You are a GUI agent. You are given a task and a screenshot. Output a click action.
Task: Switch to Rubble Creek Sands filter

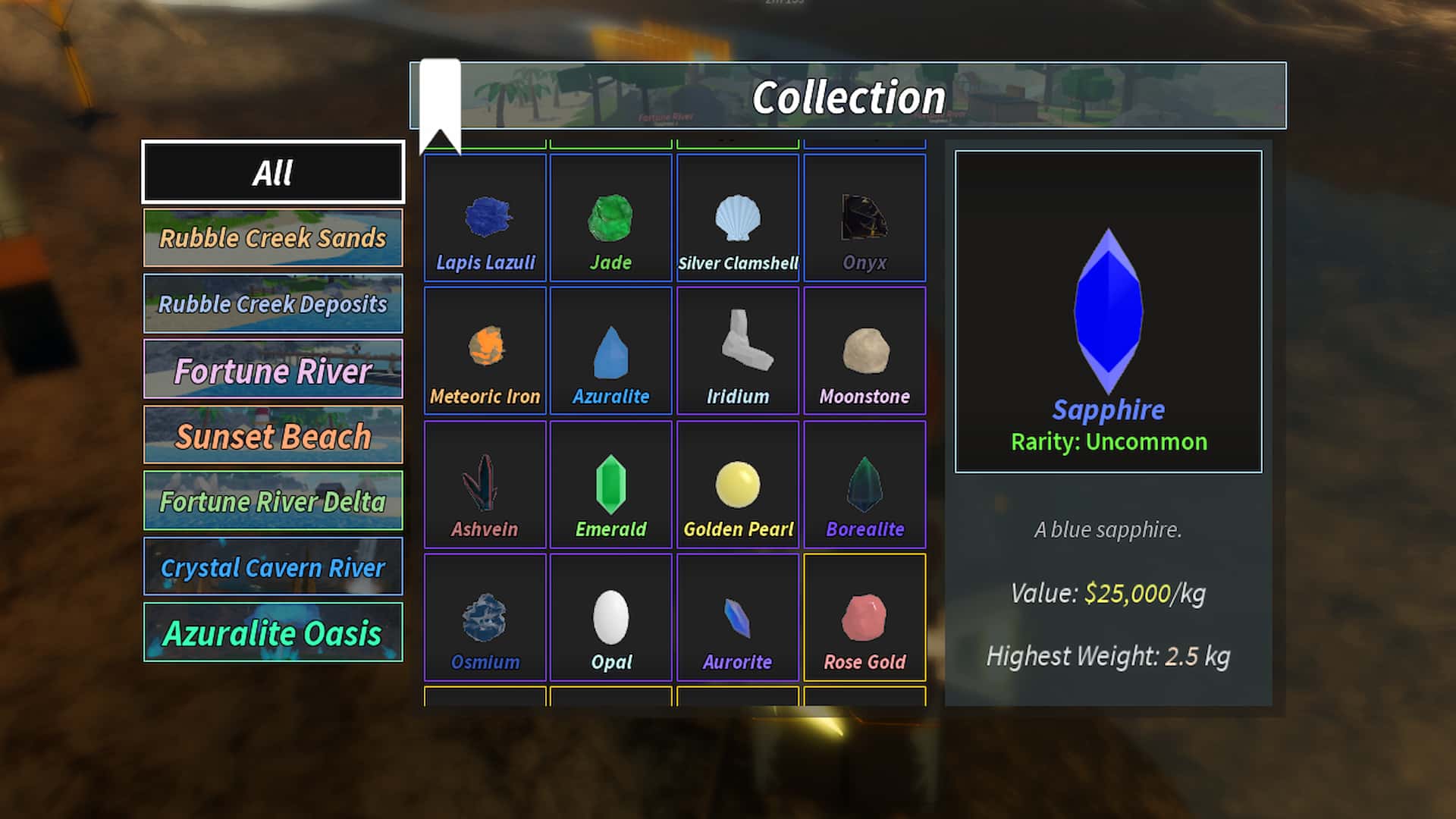tap(273, 238)
